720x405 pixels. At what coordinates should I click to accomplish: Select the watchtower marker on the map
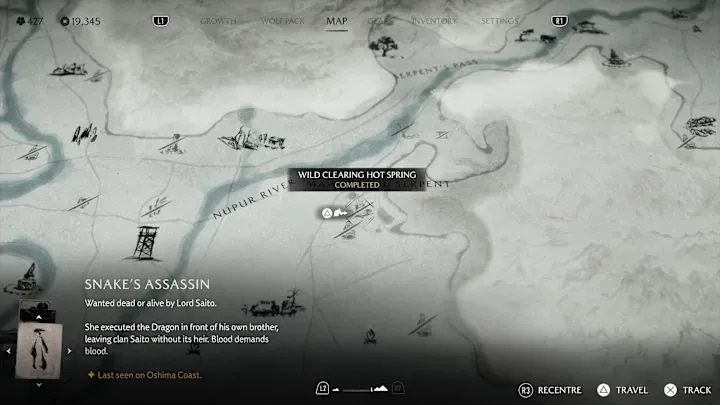(x=146, y=244)
